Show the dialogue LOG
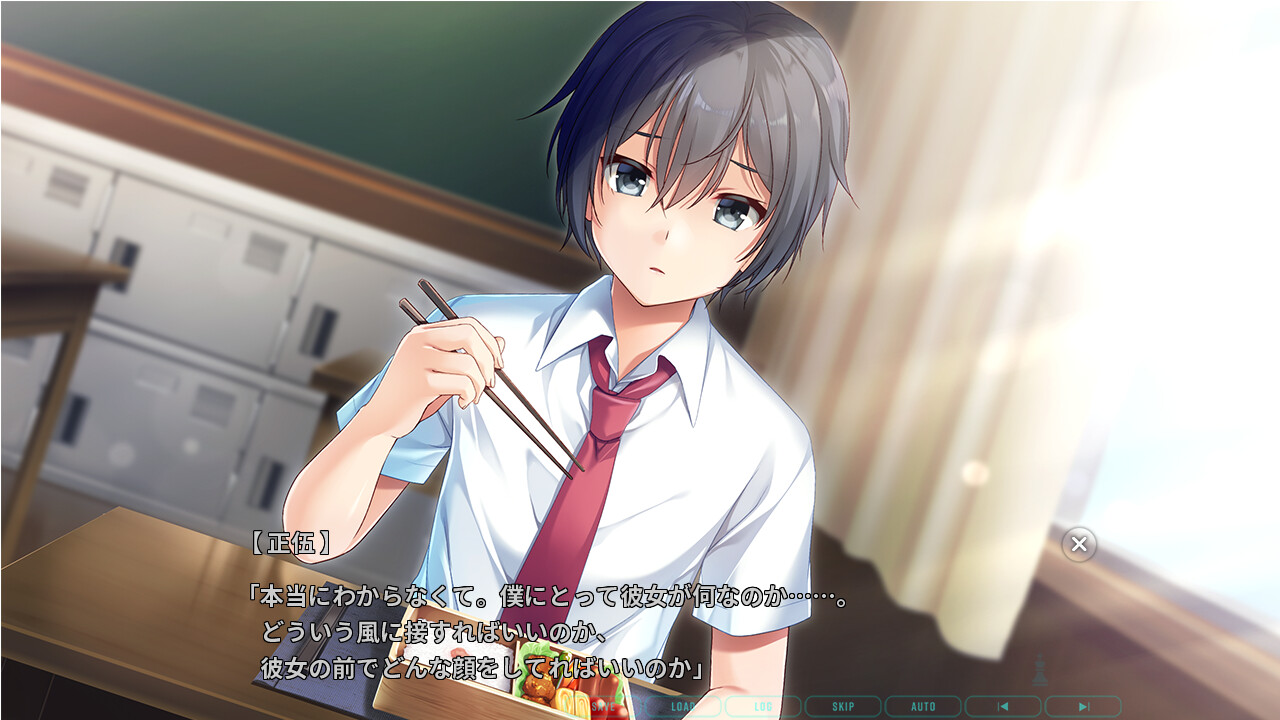1280x720 pixels. 763,707
